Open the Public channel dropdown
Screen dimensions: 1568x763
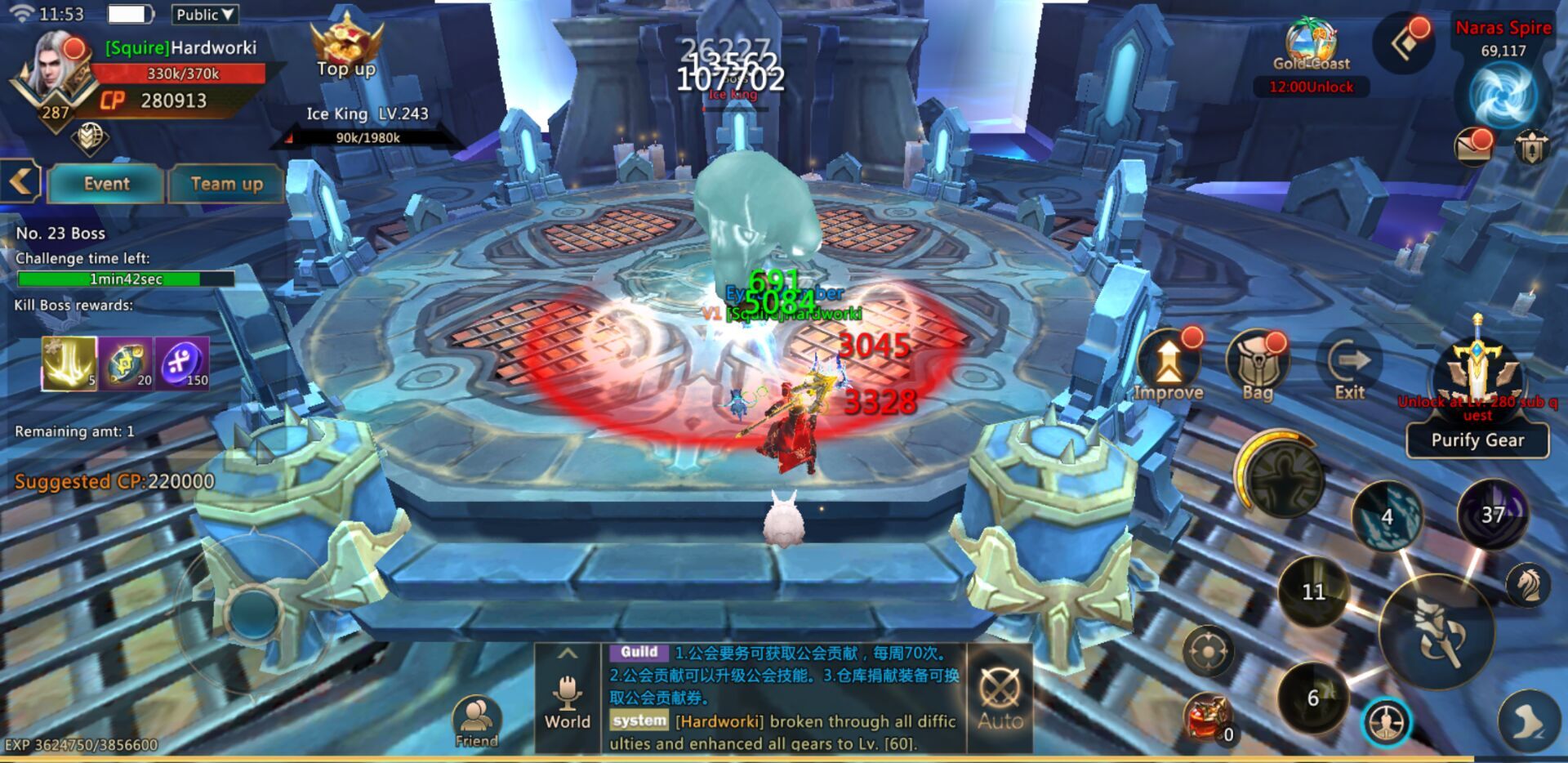205,15
